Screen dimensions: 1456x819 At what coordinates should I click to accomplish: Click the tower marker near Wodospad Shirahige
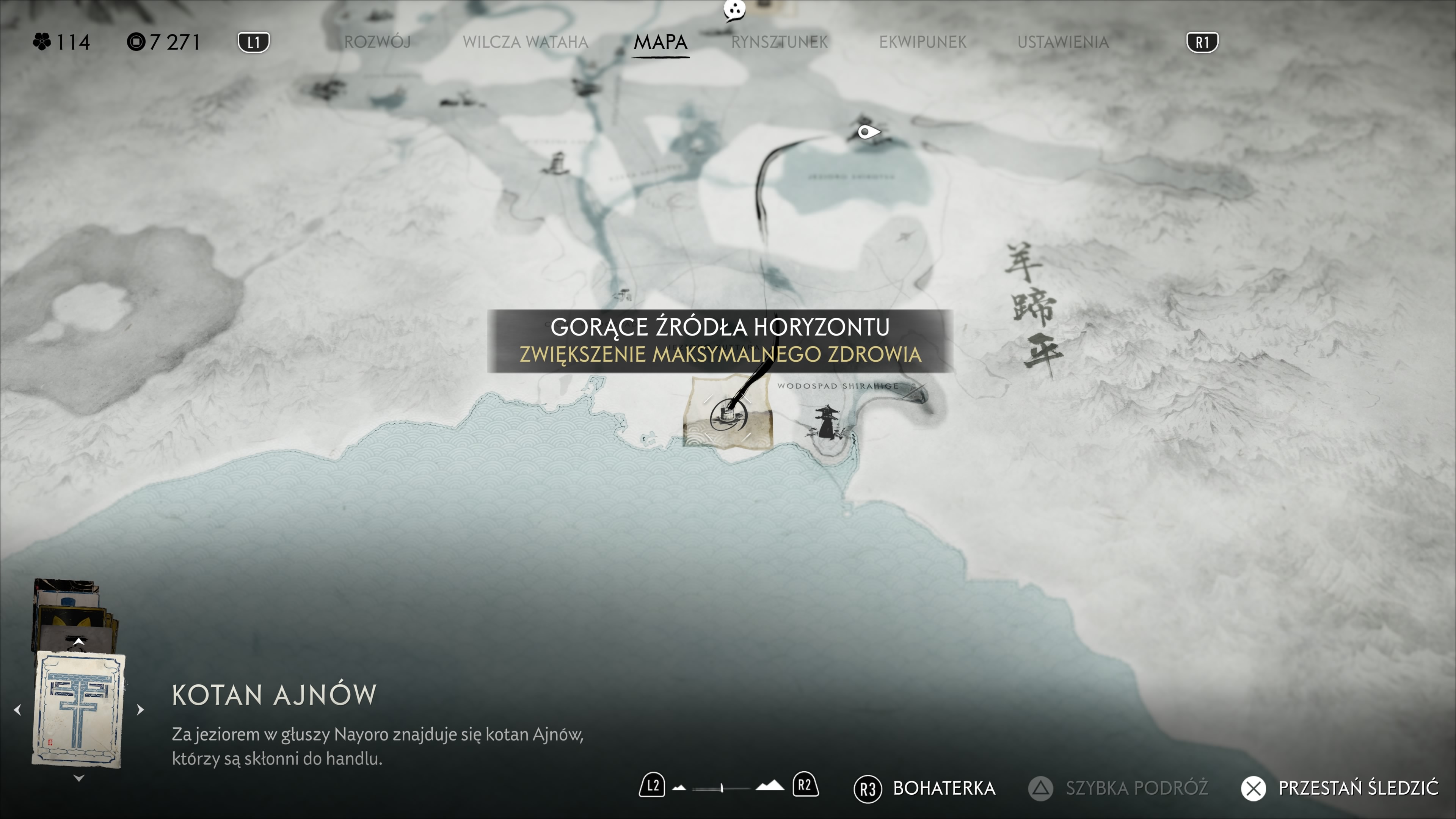826,422
